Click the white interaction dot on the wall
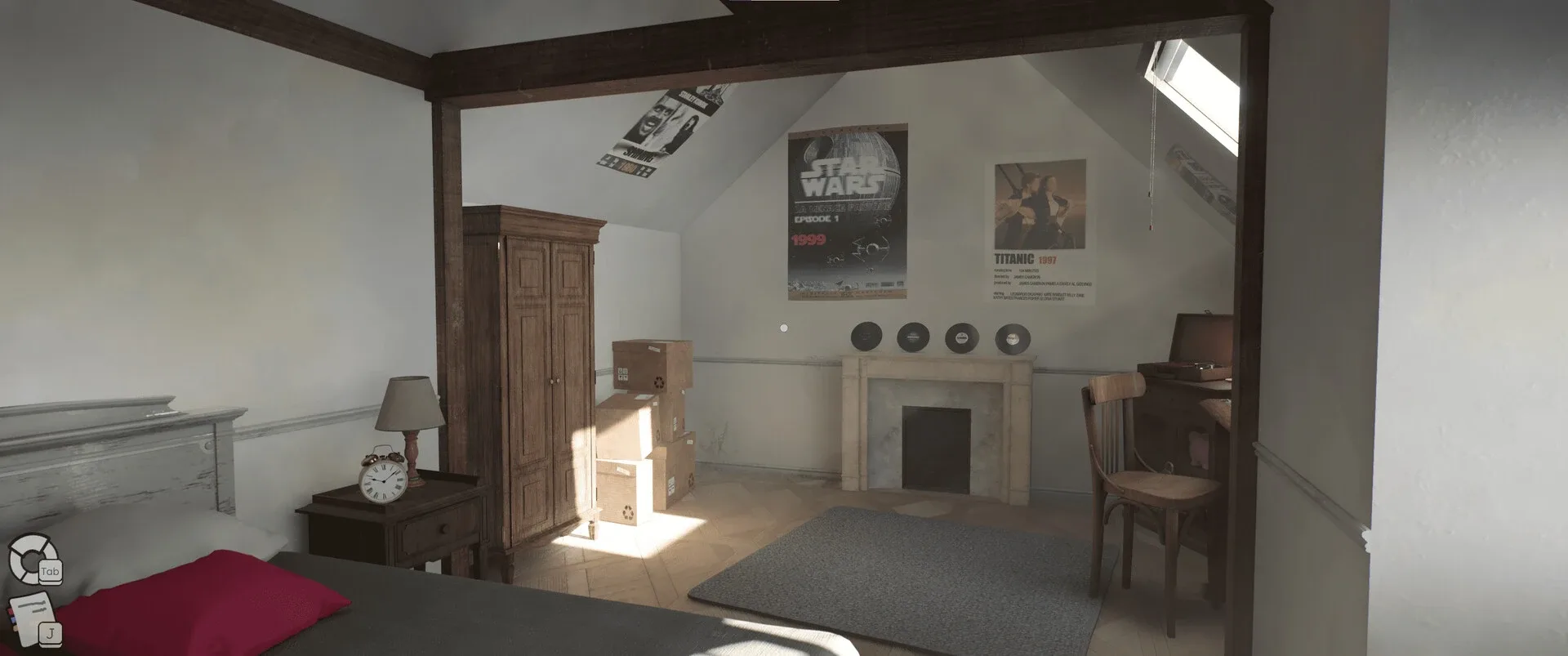 tap(783, 328)
